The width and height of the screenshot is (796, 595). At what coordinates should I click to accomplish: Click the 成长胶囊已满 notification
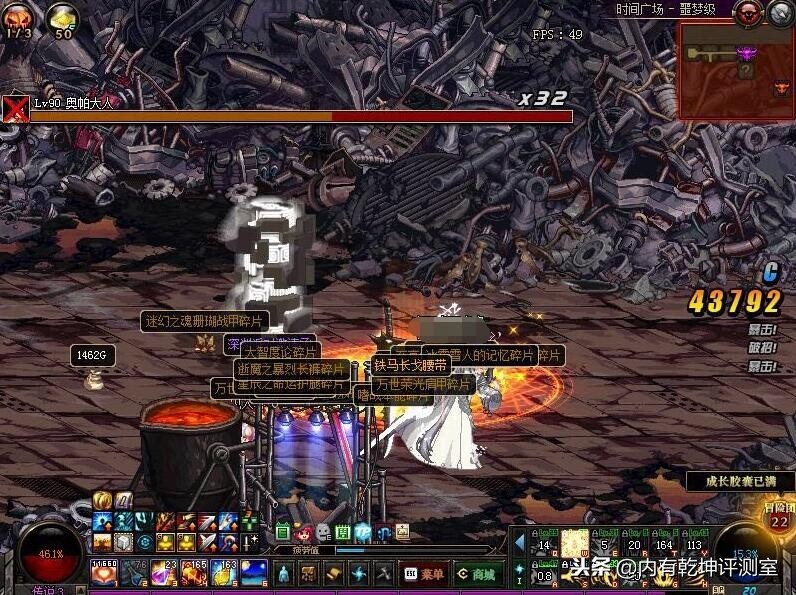click(x=740, y=481)
